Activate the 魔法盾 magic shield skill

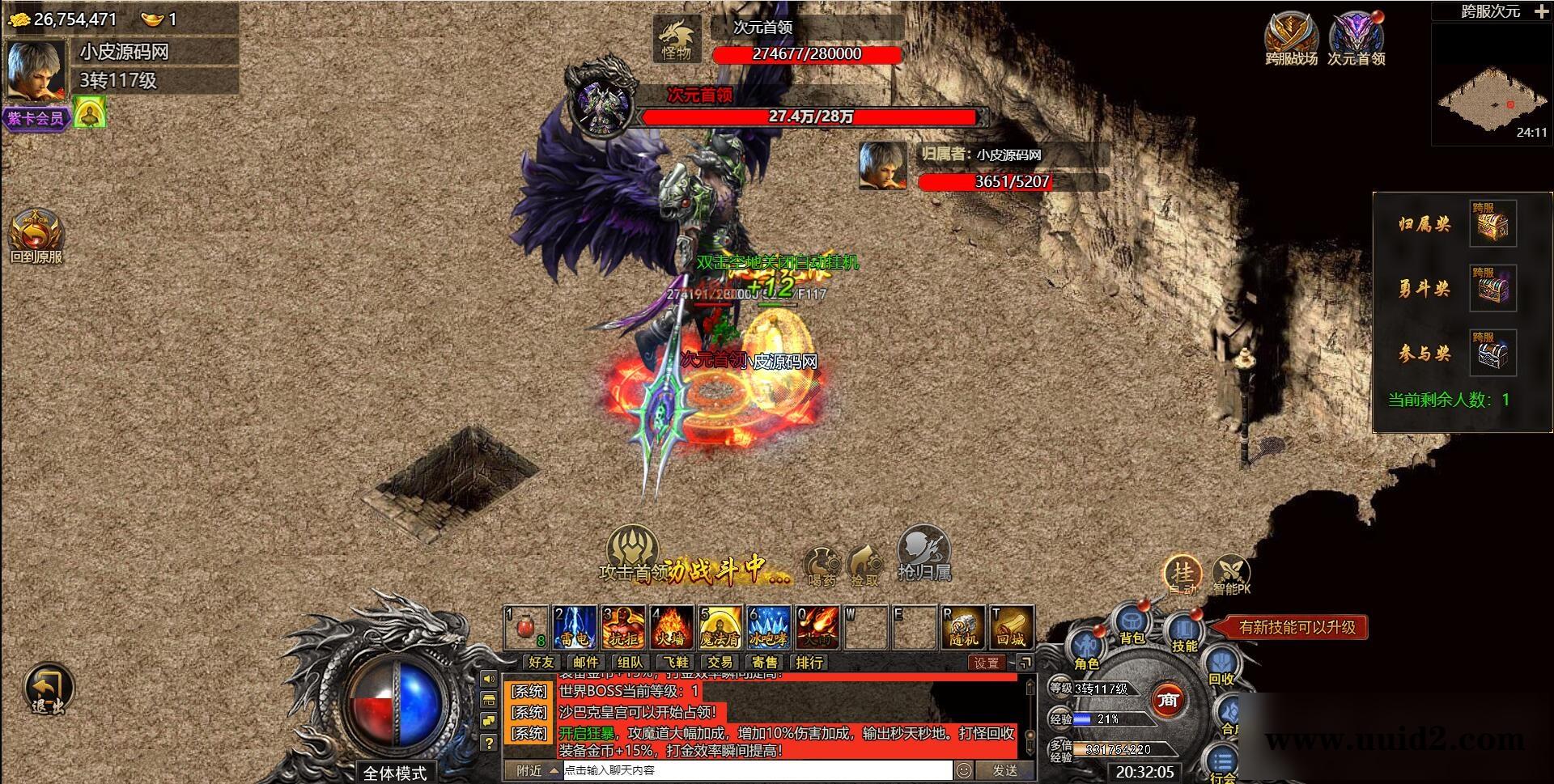tap(720, 628)
